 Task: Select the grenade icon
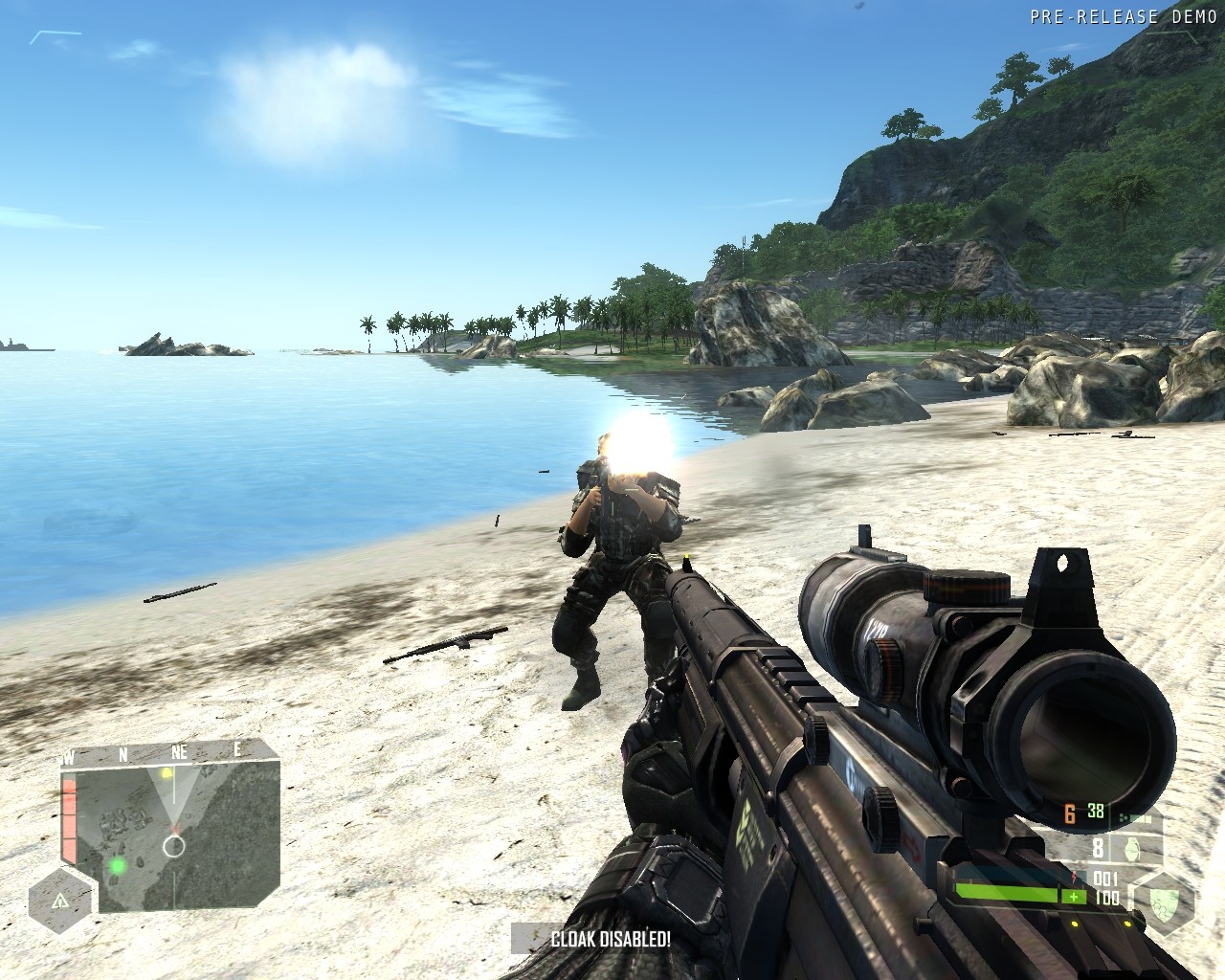click(1131, 848)
